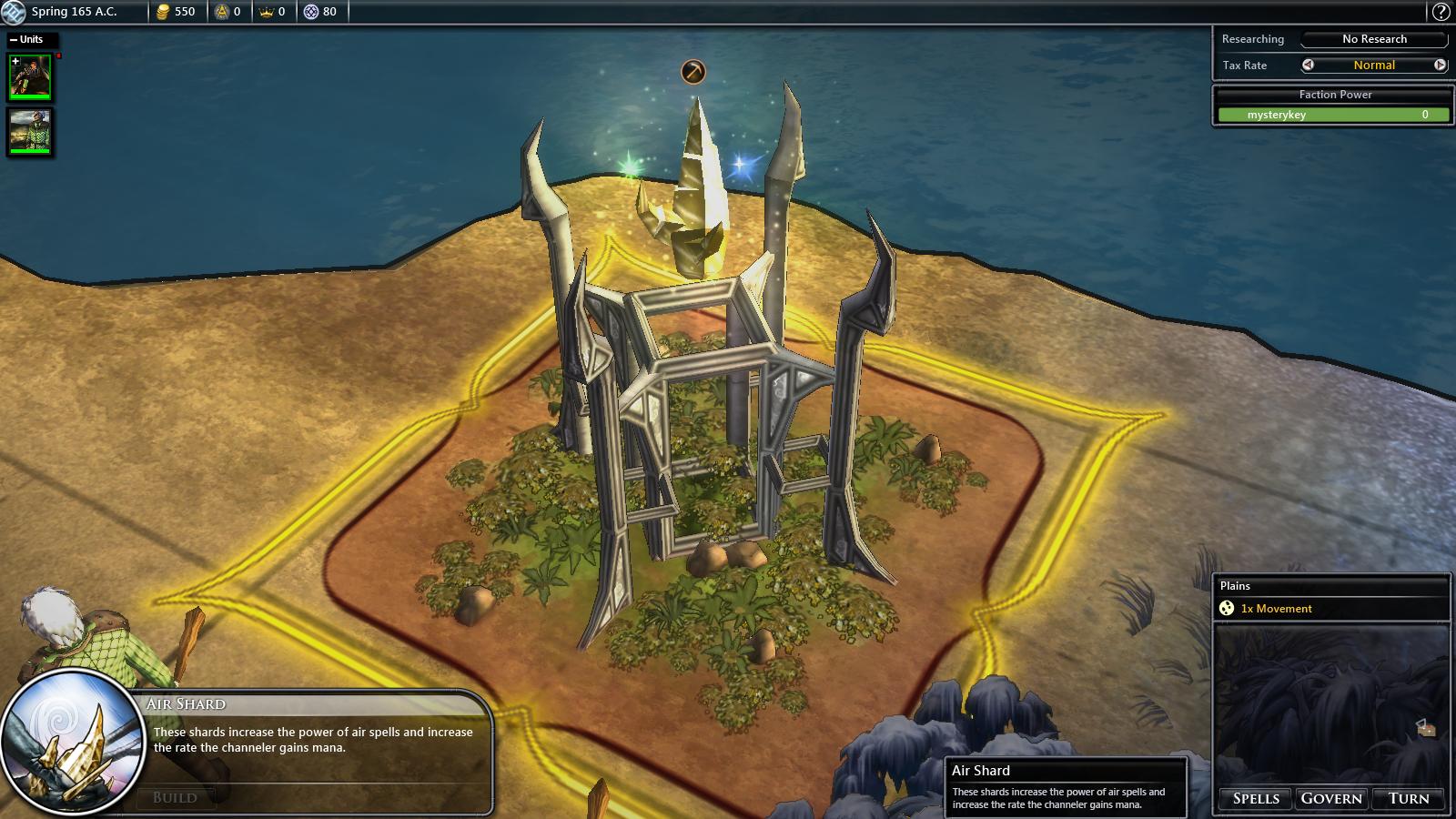Viewport: 1456px width, 819px height.
Task: Increase tax rate with the right arrow
Action: [1440, 65]
